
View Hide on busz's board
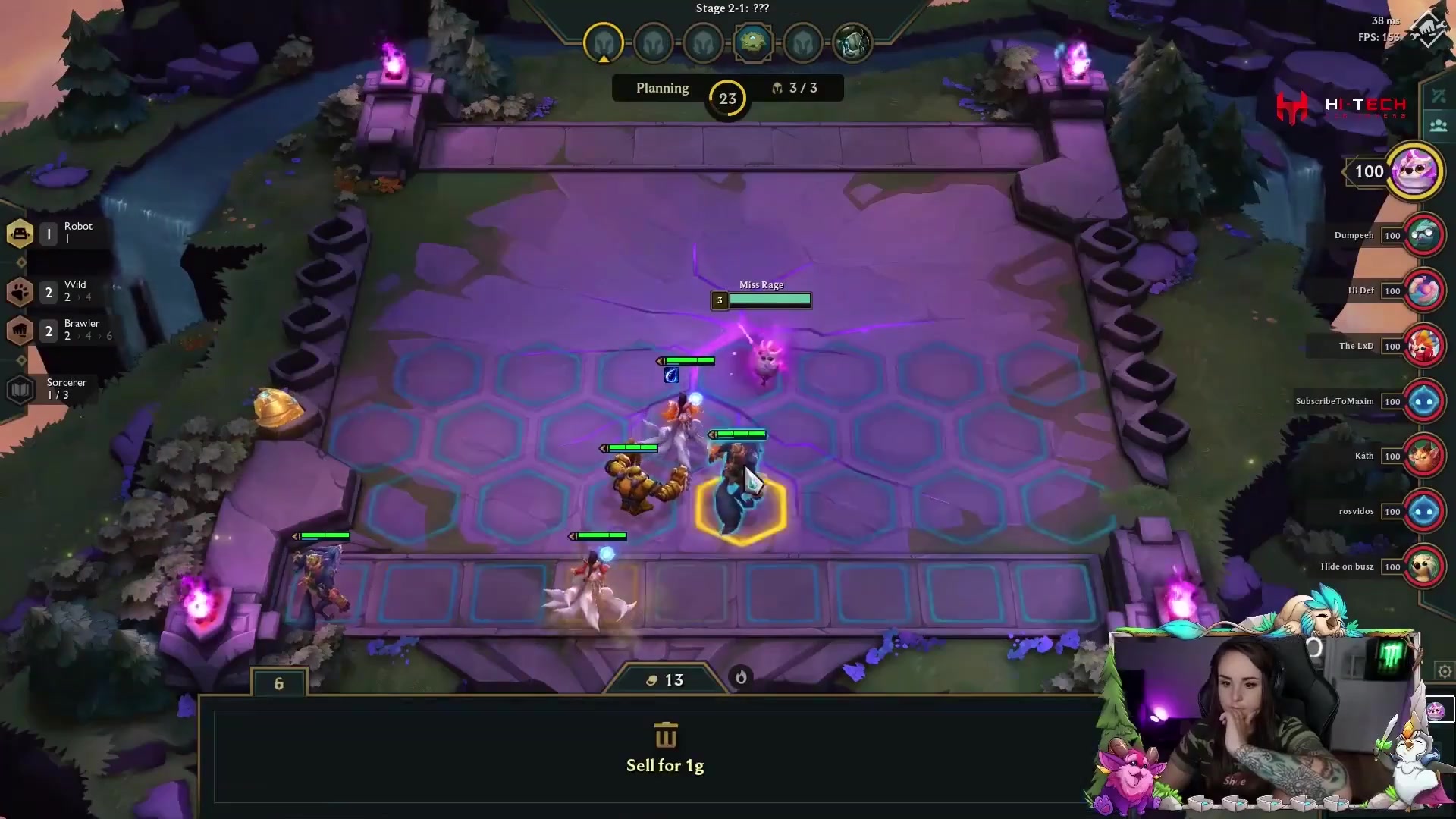click(1423, 566)
